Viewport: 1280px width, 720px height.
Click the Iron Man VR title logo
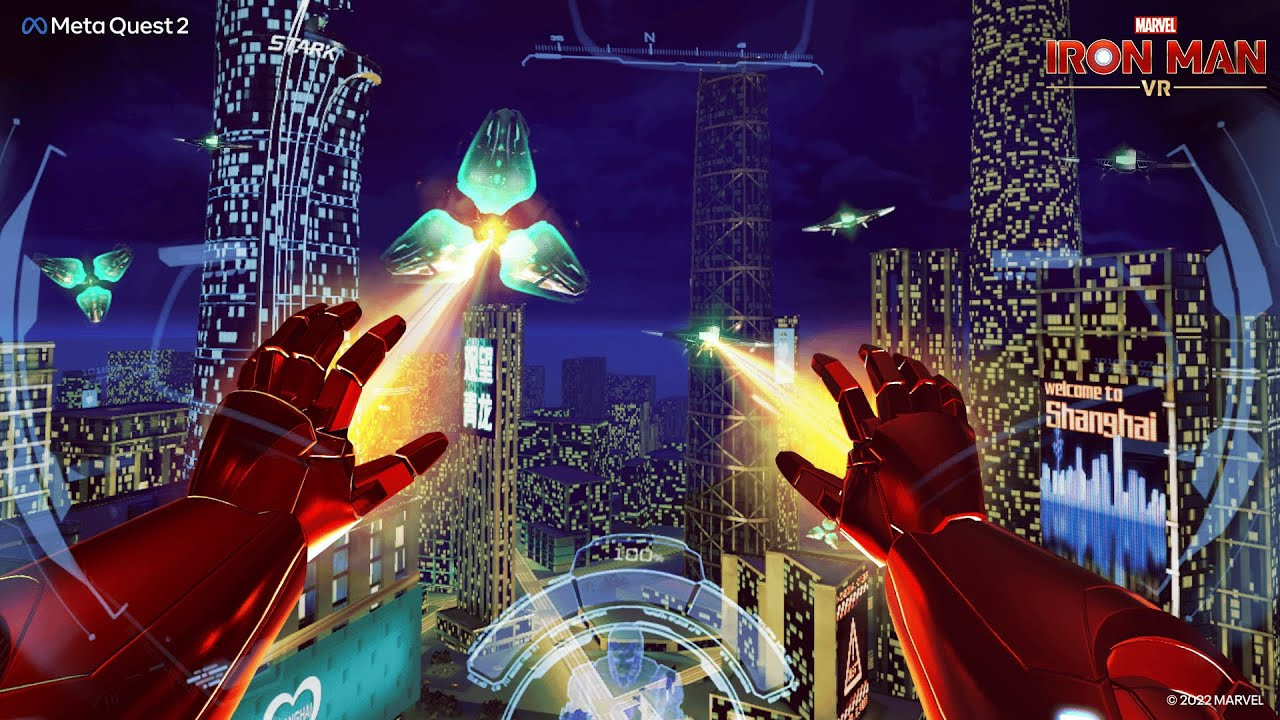(x=1155, y=57)
